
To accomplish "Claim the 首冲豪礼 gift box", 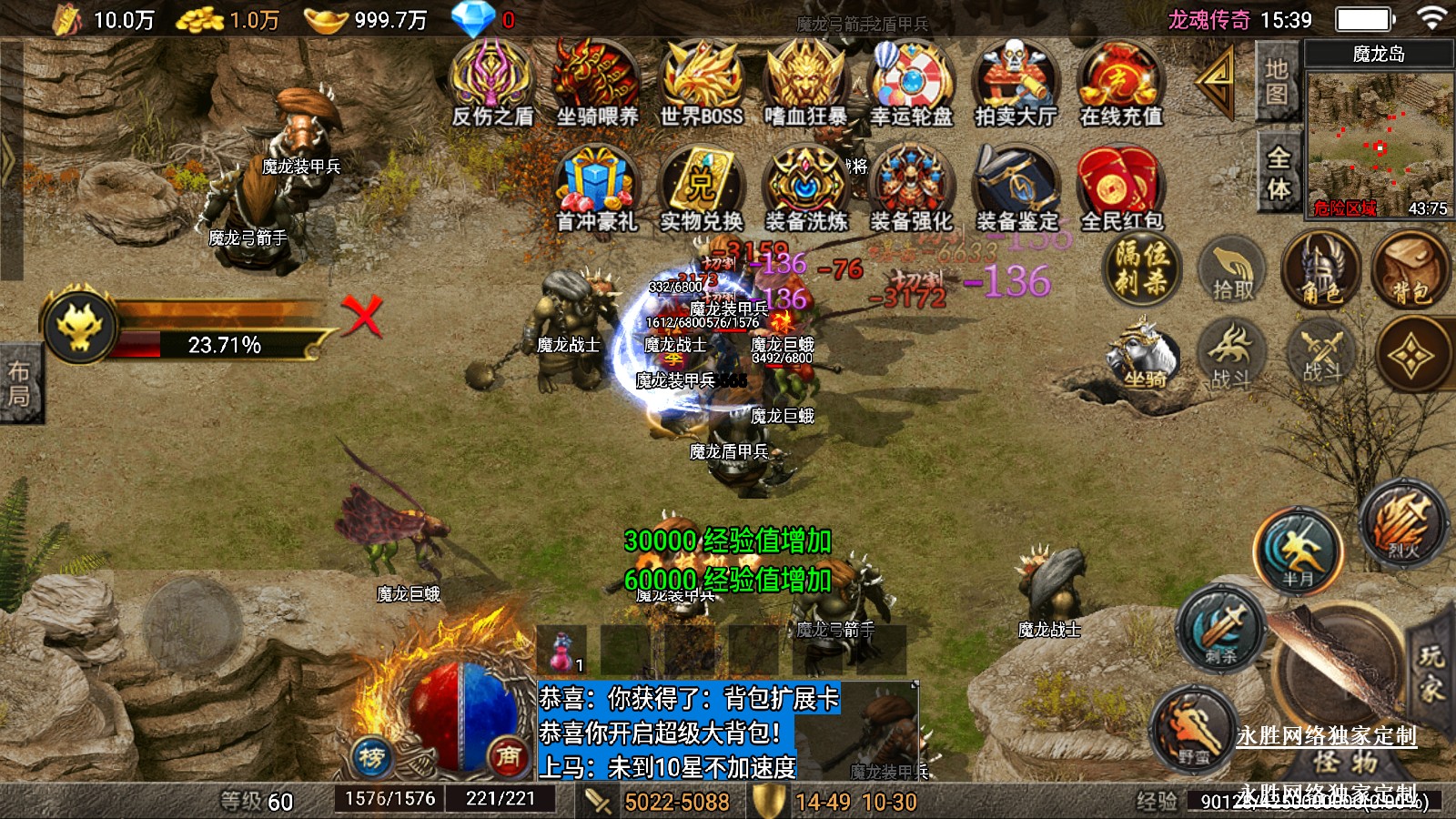I will tap(597, 187).
